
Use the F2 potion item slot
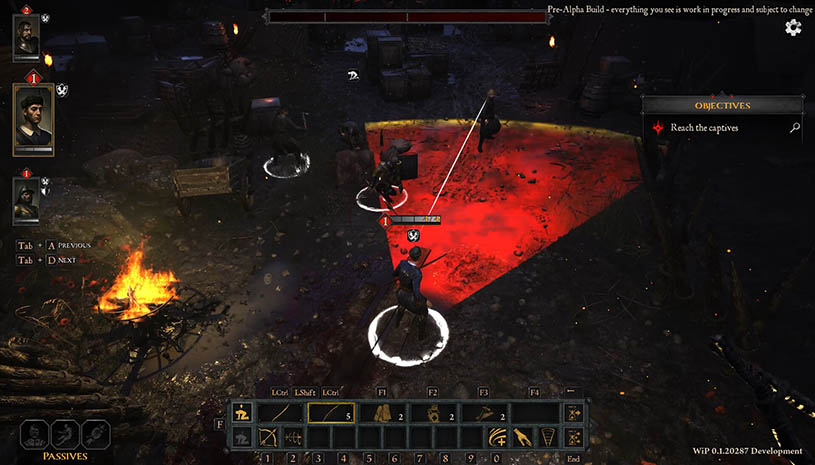pos(434,413)
